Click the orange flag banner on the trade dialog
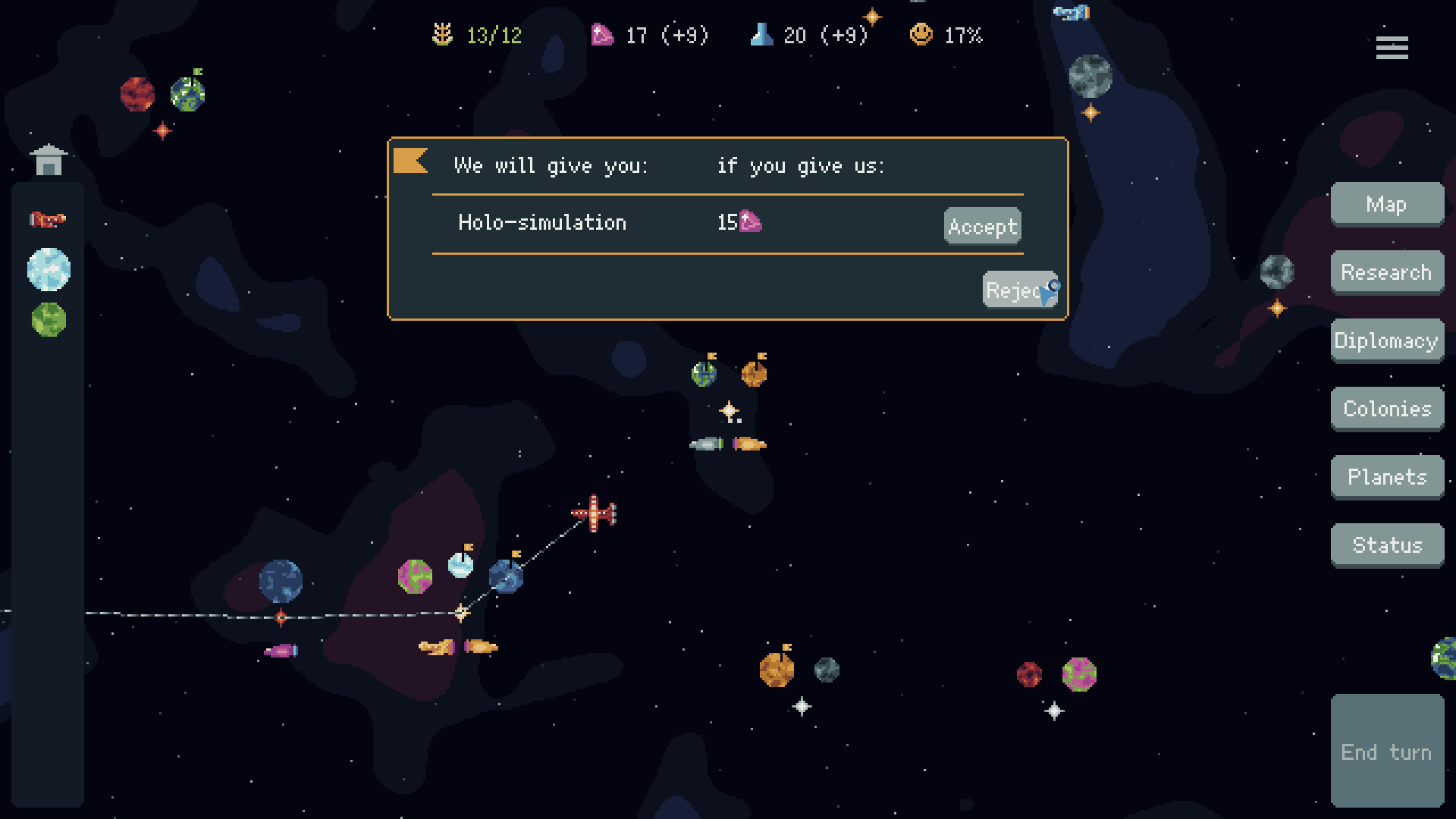Screen dimensions: 1456x819 410,161
